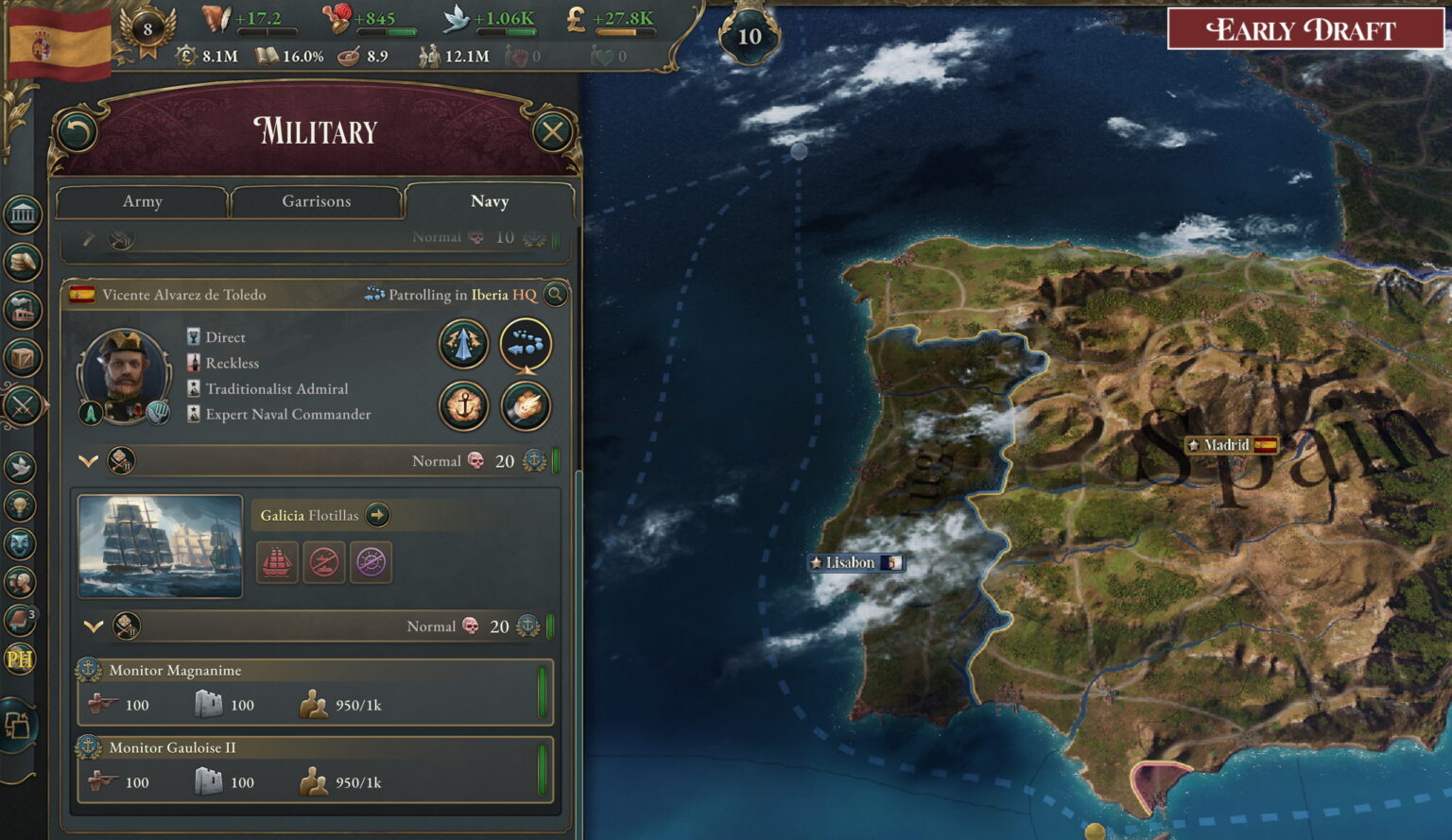Screen dimensions: 1452x840
Task: Choose the anchor order for the admiral
Action: point(463,406)
